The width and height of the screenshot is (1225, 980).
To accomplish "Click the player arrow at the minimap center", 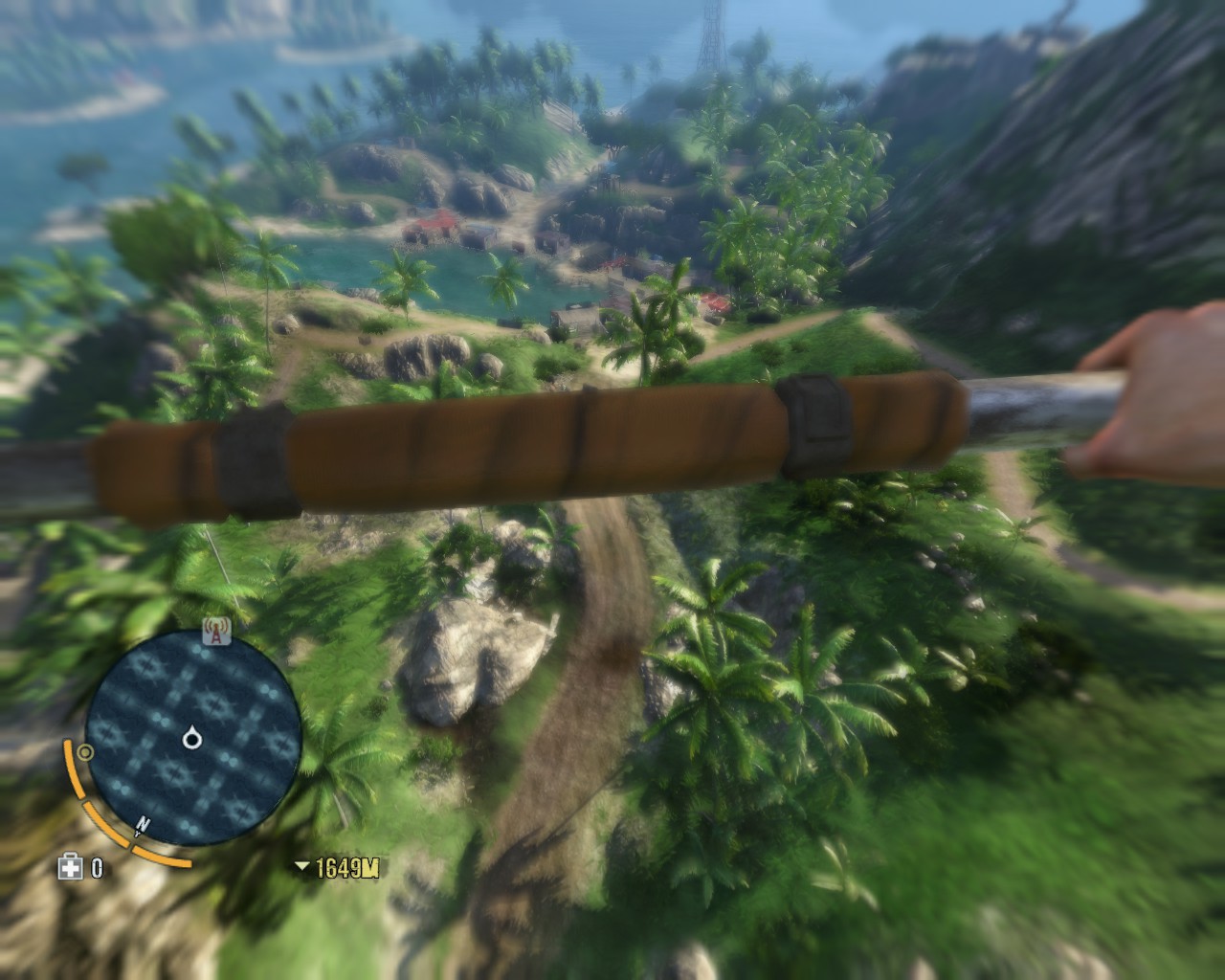I will click(192, 737).
